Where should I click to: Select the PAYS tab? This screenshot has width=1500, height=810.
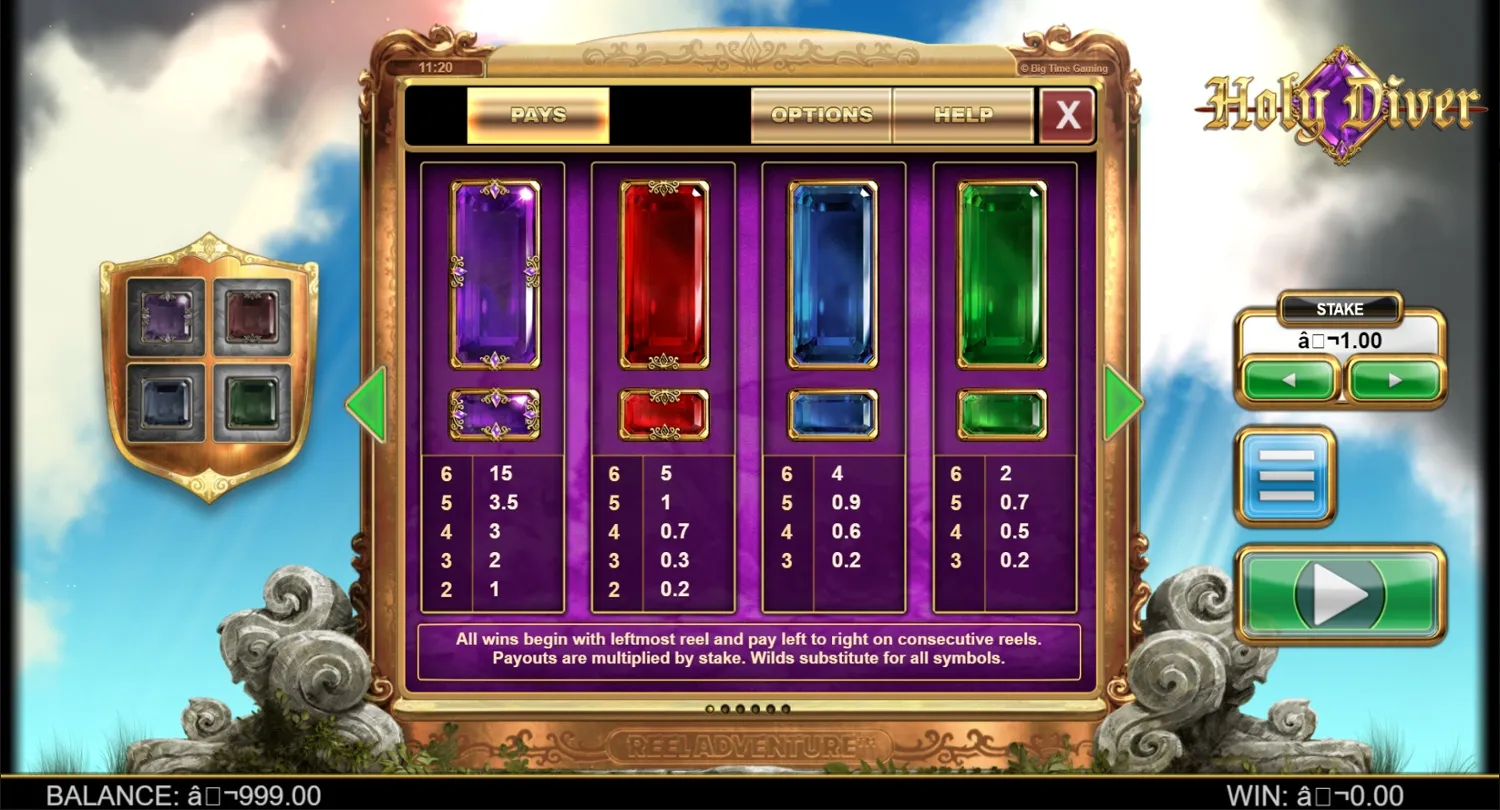(538, 115)
